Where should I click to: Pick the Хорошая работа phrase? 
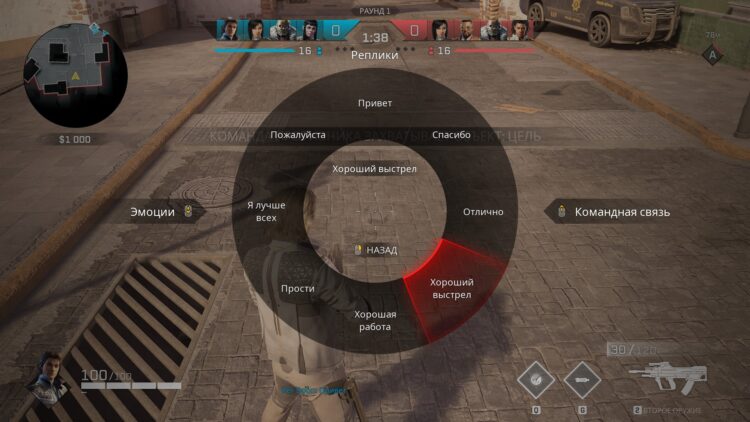click(x=375, y=320)
